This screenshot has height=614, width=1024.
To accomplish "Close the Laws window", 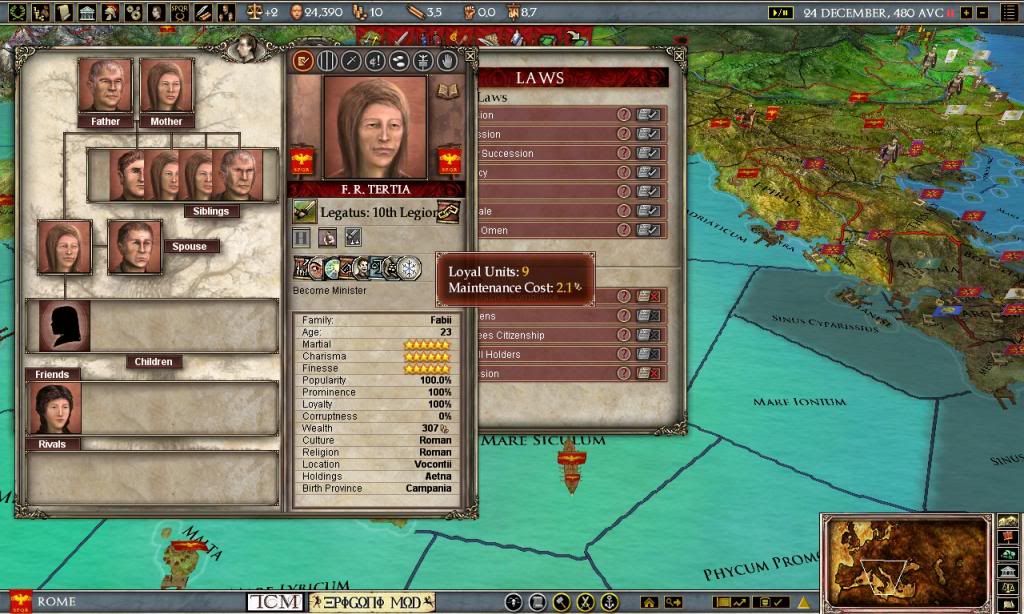I will point(679,56).
